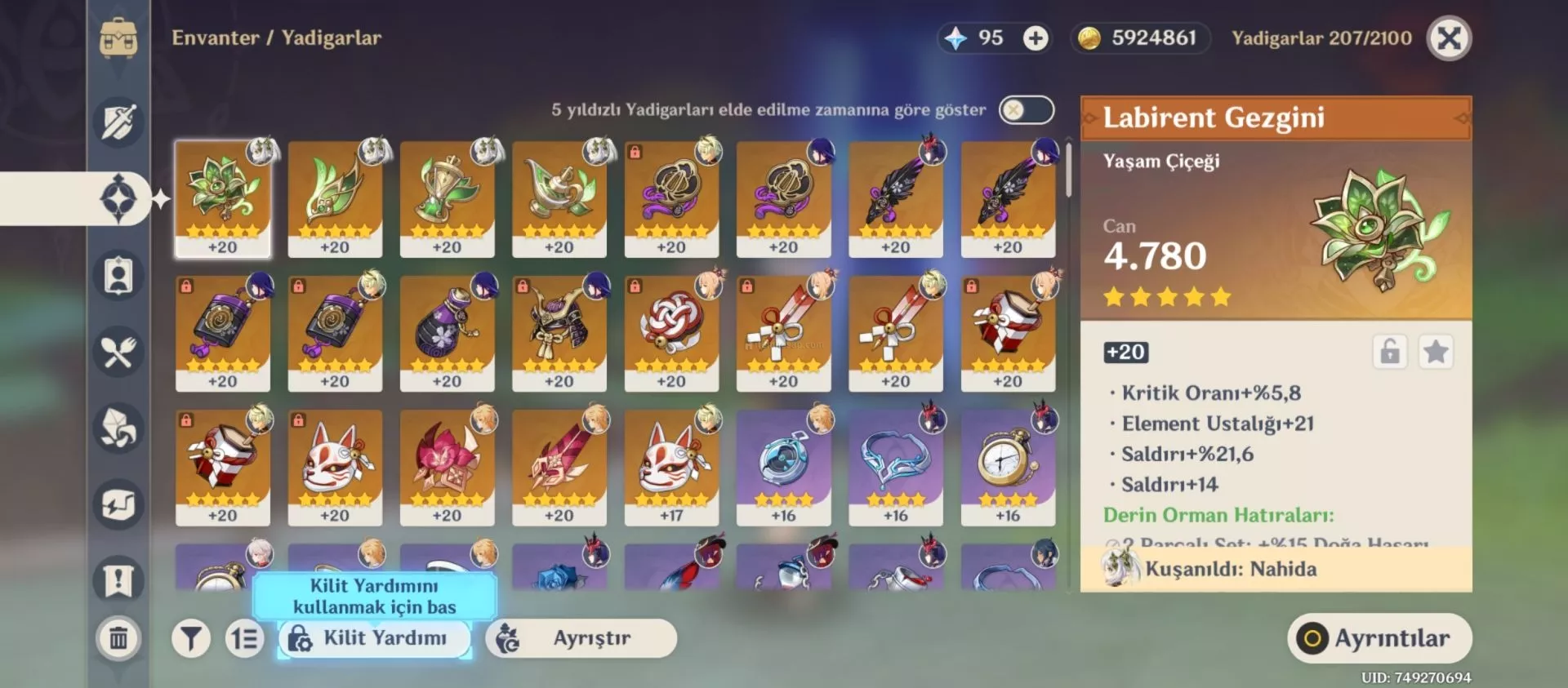The image size is (1568, 688).
Task: Open the Kilit Yardımı lock assistant
Action: (x=374, y=638)
